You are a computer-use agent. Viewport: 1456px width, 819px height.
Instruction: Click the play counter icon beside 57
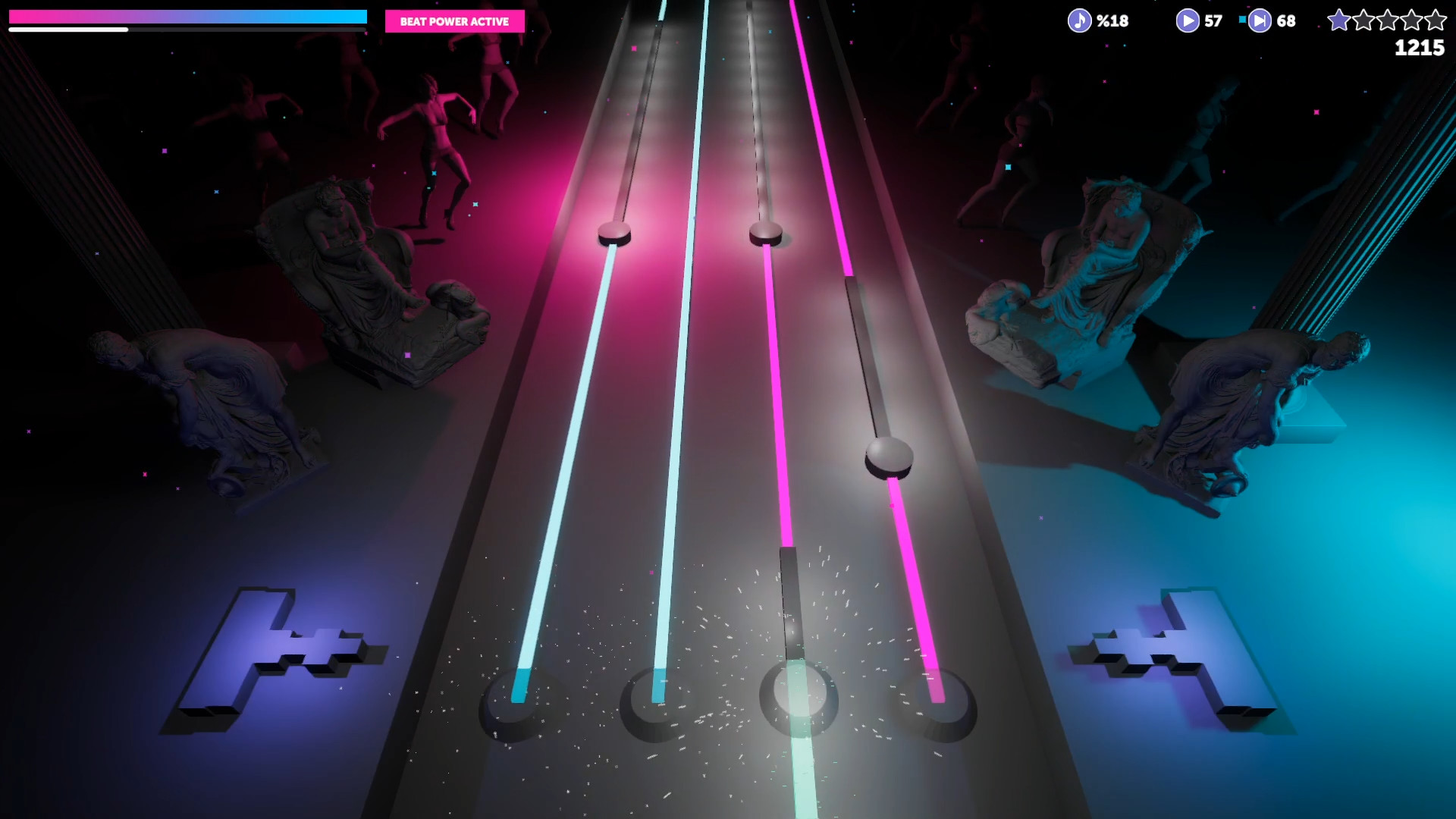[1188, 20]
